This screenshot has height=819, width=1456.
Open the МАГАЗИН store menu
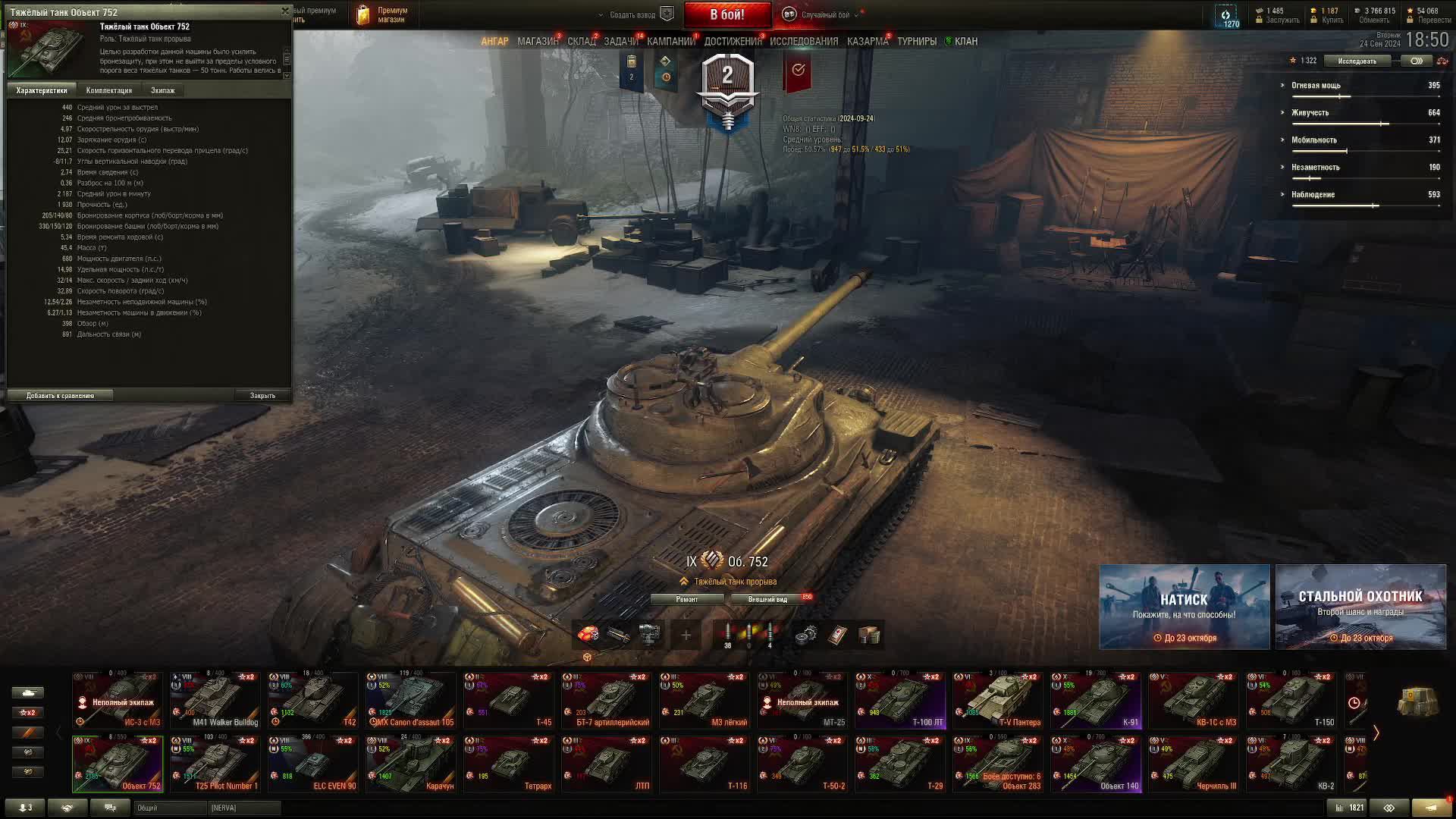pos(538,42)
